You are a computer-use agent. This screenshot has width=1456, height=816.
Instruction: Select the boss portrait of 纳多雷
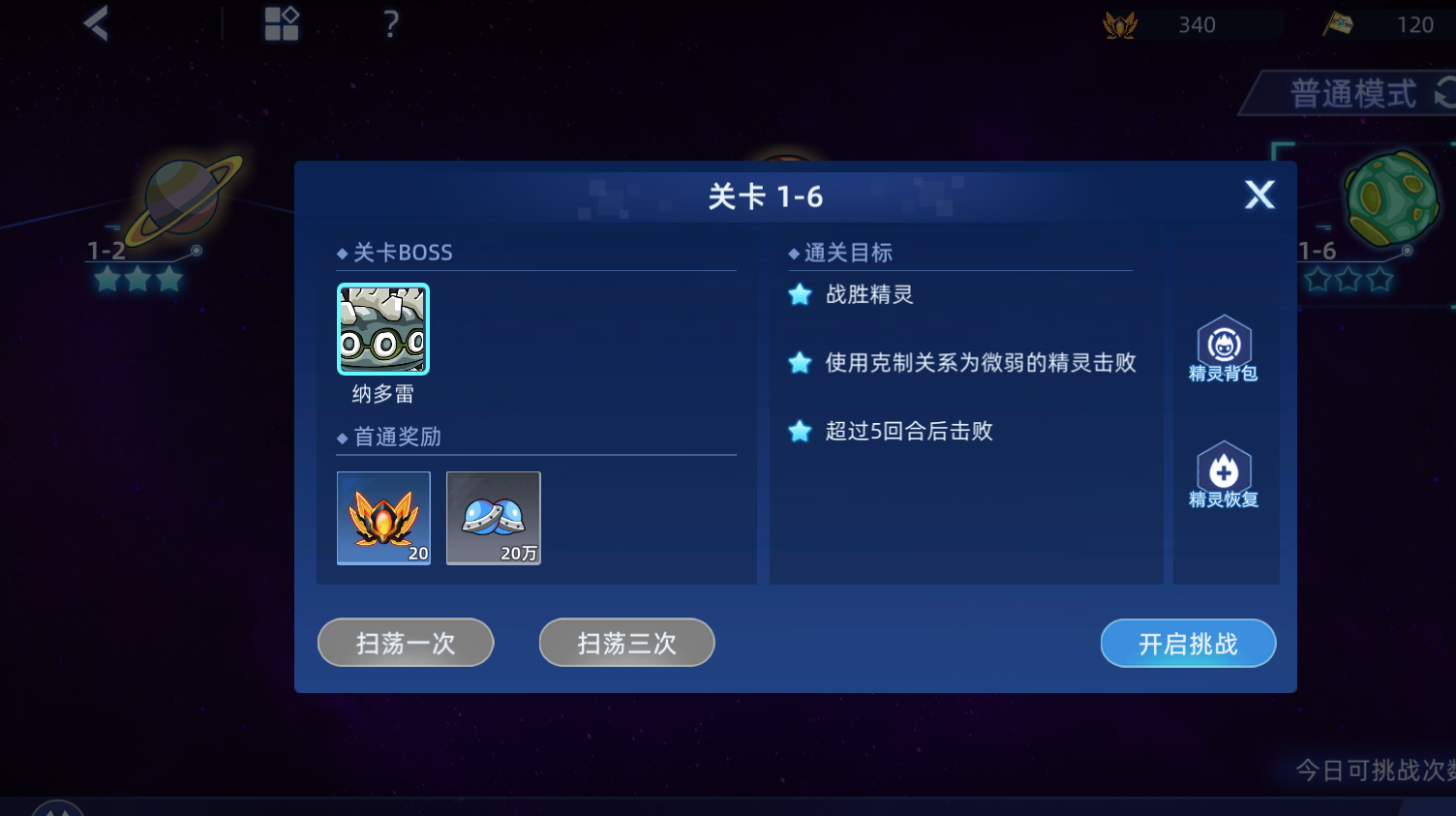click(382, 329)
